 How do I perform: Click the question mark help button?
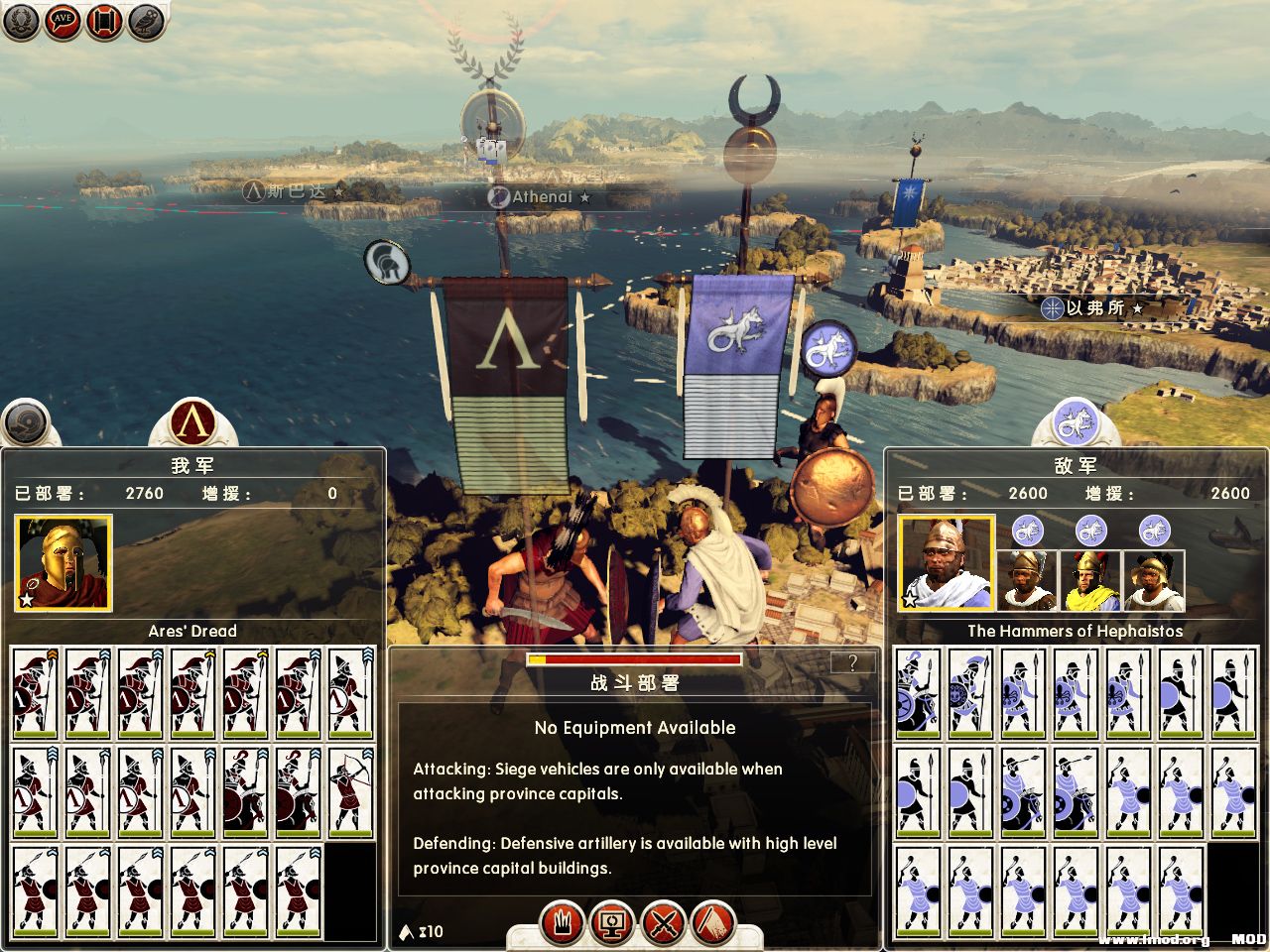852,663
